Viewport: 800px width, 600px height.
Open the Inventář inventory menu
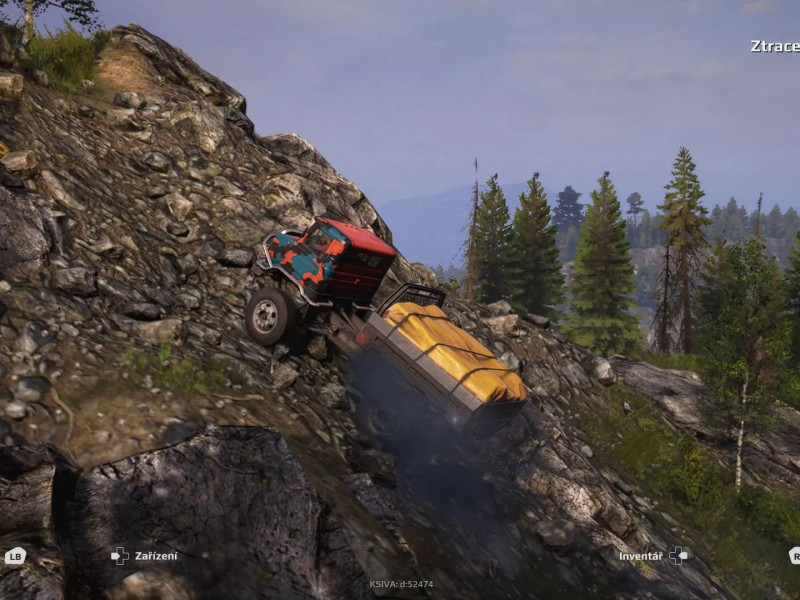[641, 556]
